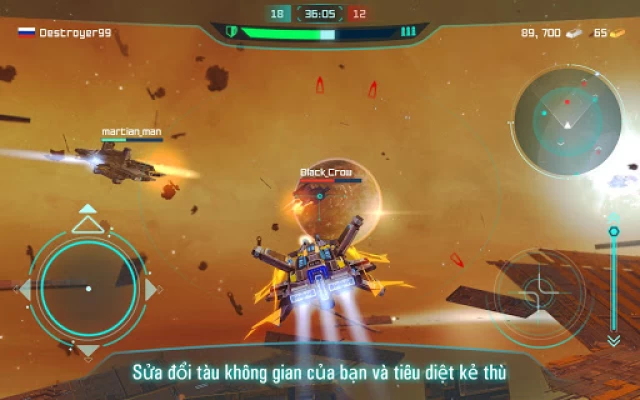The image size is (640, 400).
Task: Tap the crosshair fire button
Action: click(x=538, y=292)
